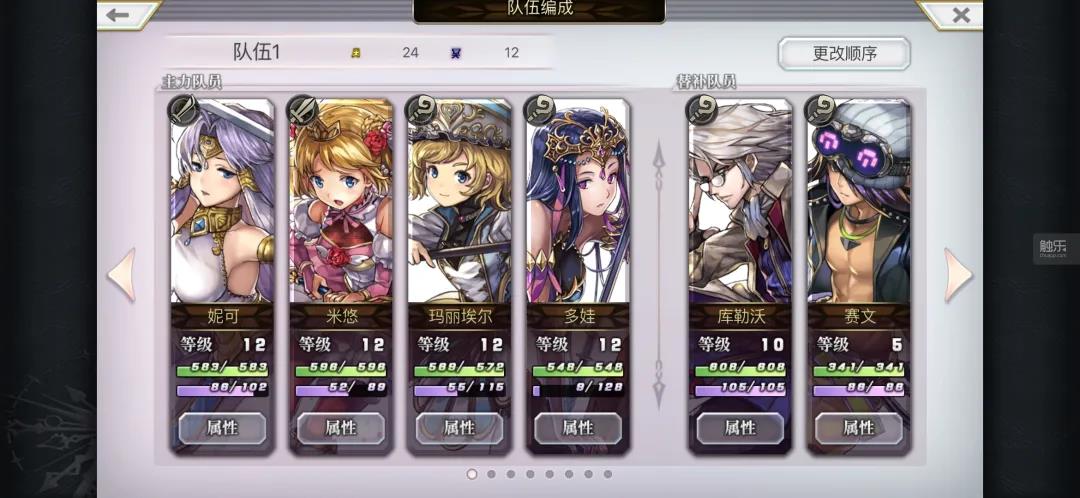
Task: View 多娃's 属性 details
Action: pos(577,428)
